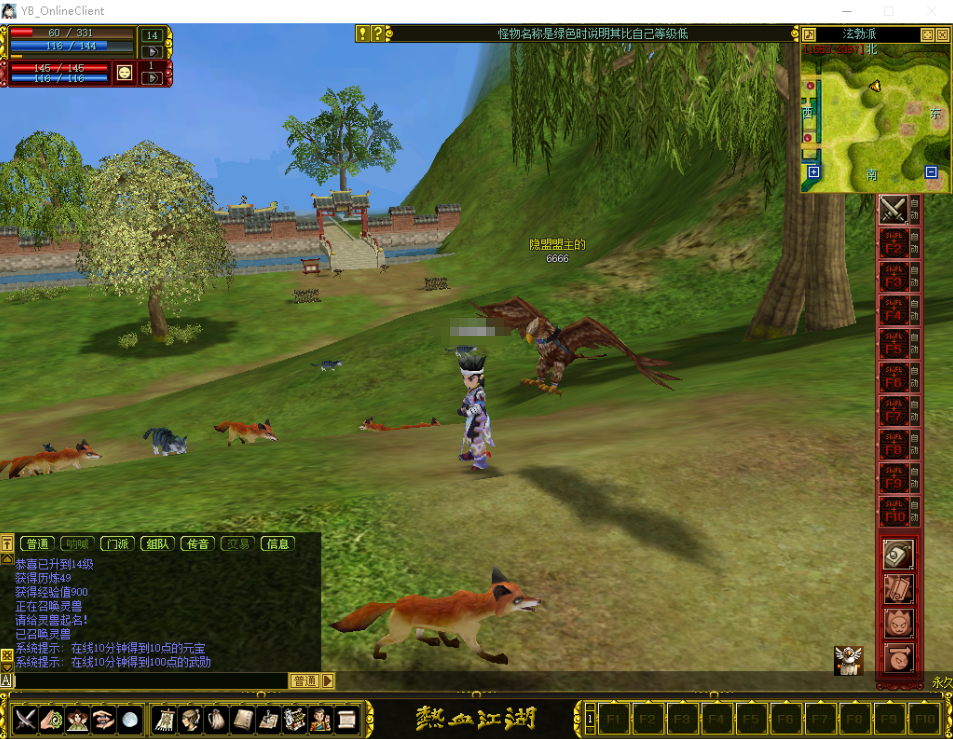The height and width of the screenshot is (739, 953).
Task: Click the minimap terrain view
Action: (x=875, y=115)
